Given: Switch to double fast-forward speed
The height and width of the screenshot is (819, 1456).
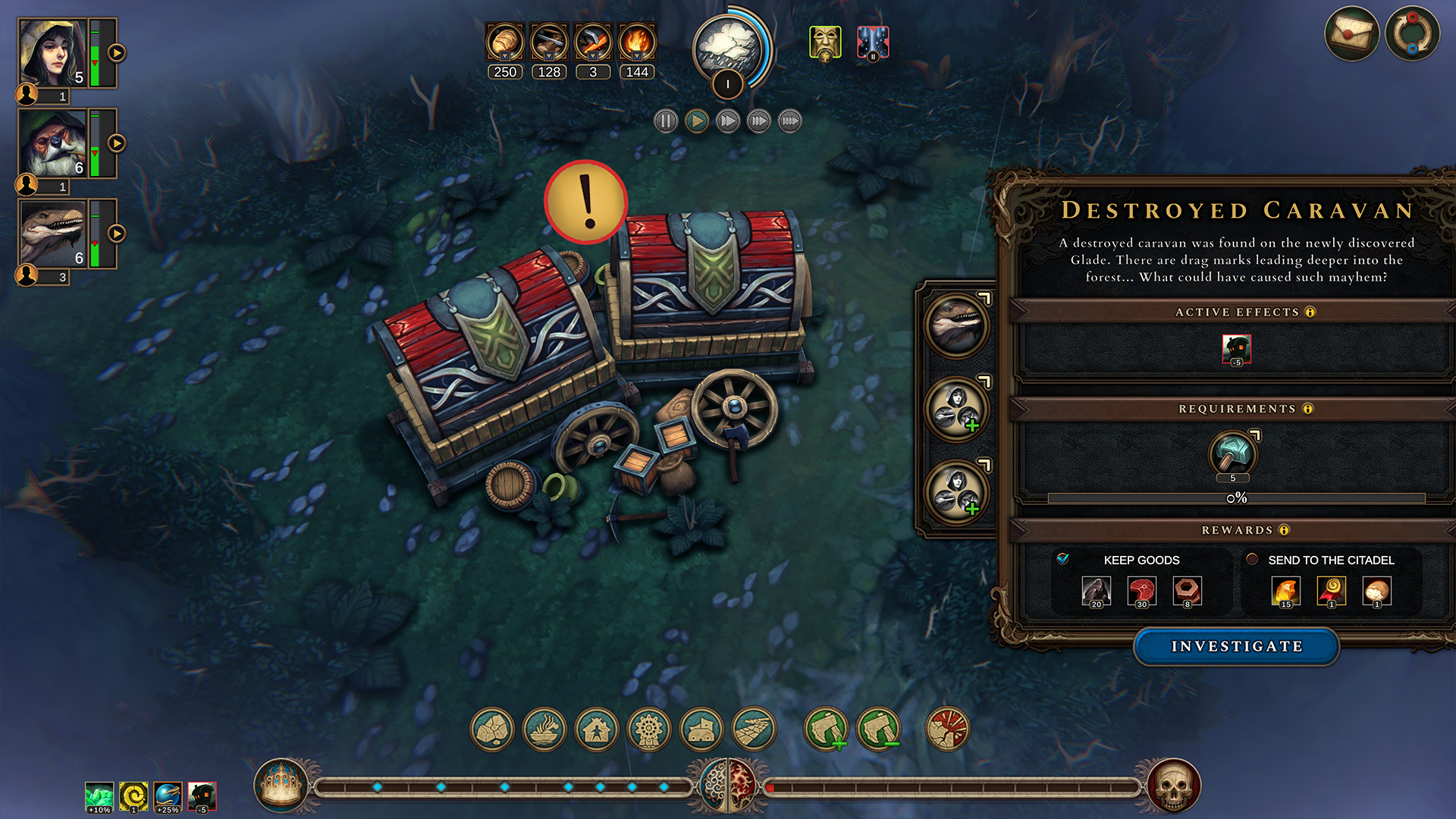Looking at the screenshot, I should 727,121.
